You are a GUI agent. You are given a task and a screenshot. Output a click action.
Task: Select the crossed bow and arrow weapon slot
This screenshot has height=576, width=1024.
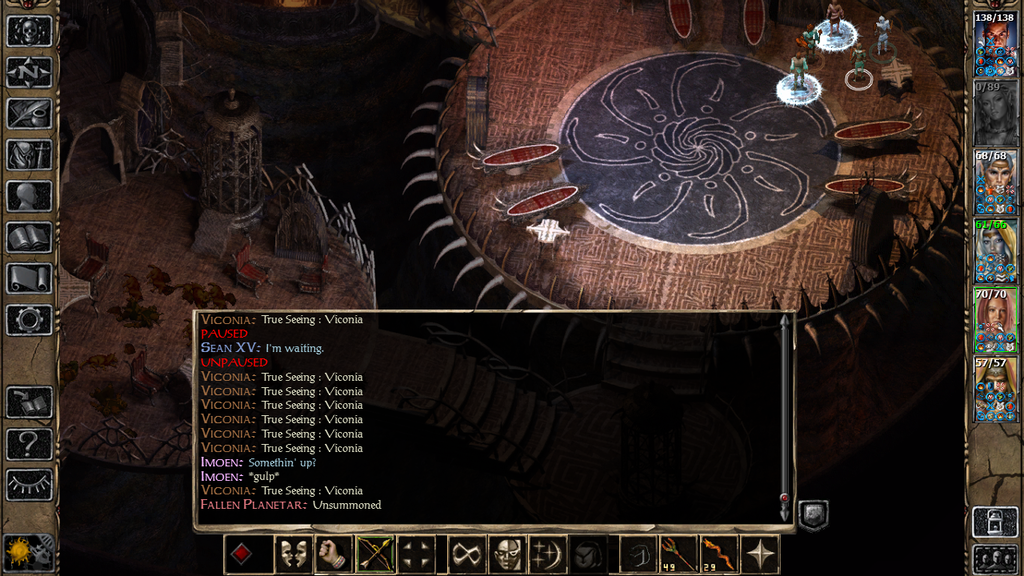[x=375, y=554]
